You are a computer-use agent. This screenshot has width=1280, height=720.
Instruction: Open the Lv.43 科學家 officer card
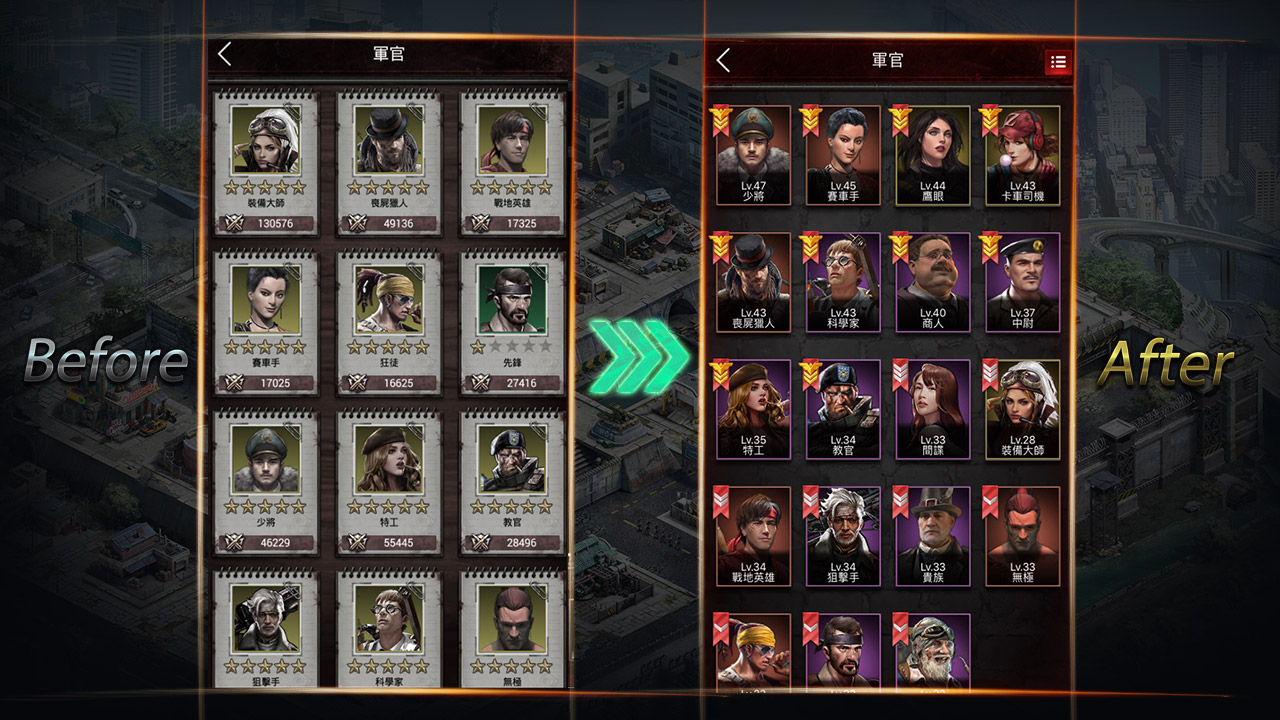tap(843, 282)
